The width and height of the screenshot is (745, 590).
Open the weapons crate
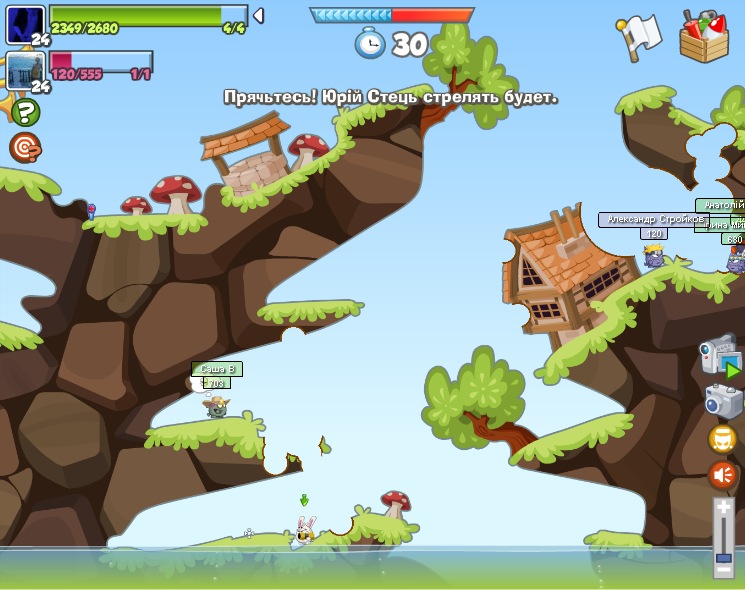pos(704,36)
